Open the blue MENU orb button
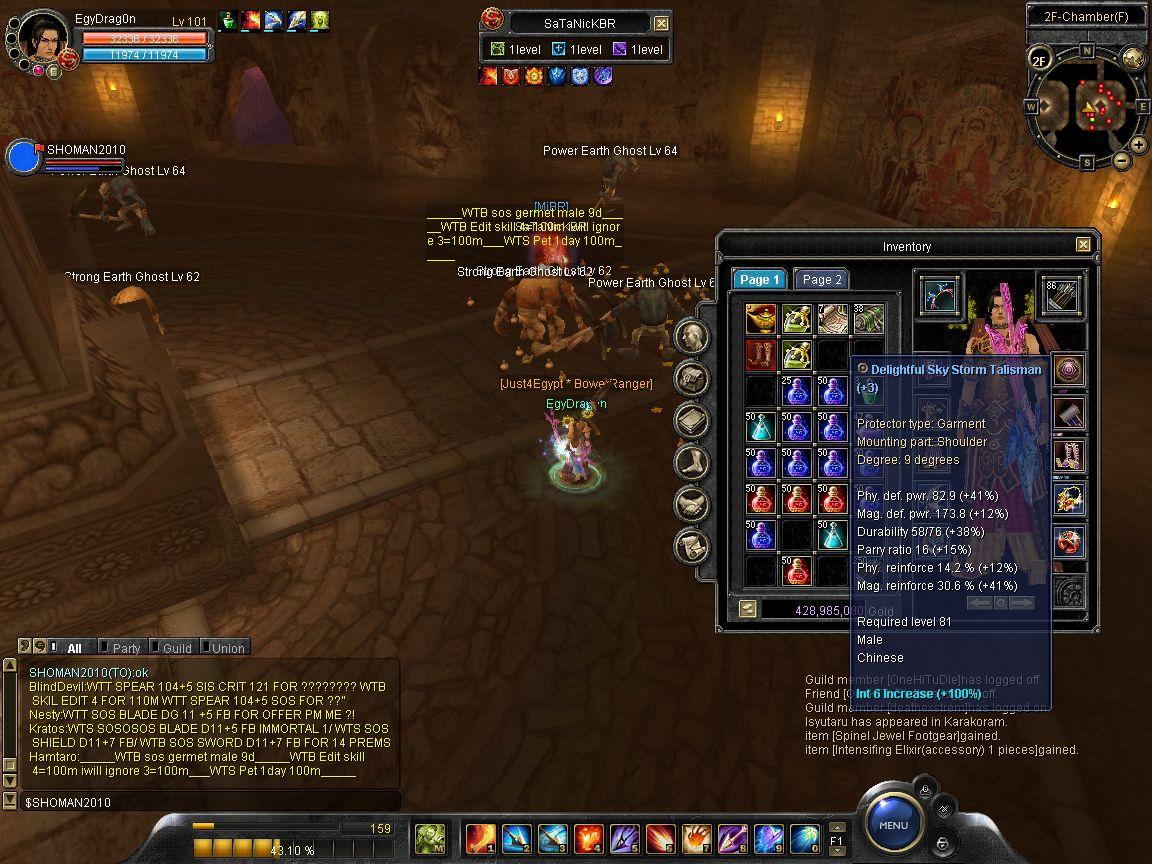The height and width of the screenshot is (864, 1152). (893, 825)
